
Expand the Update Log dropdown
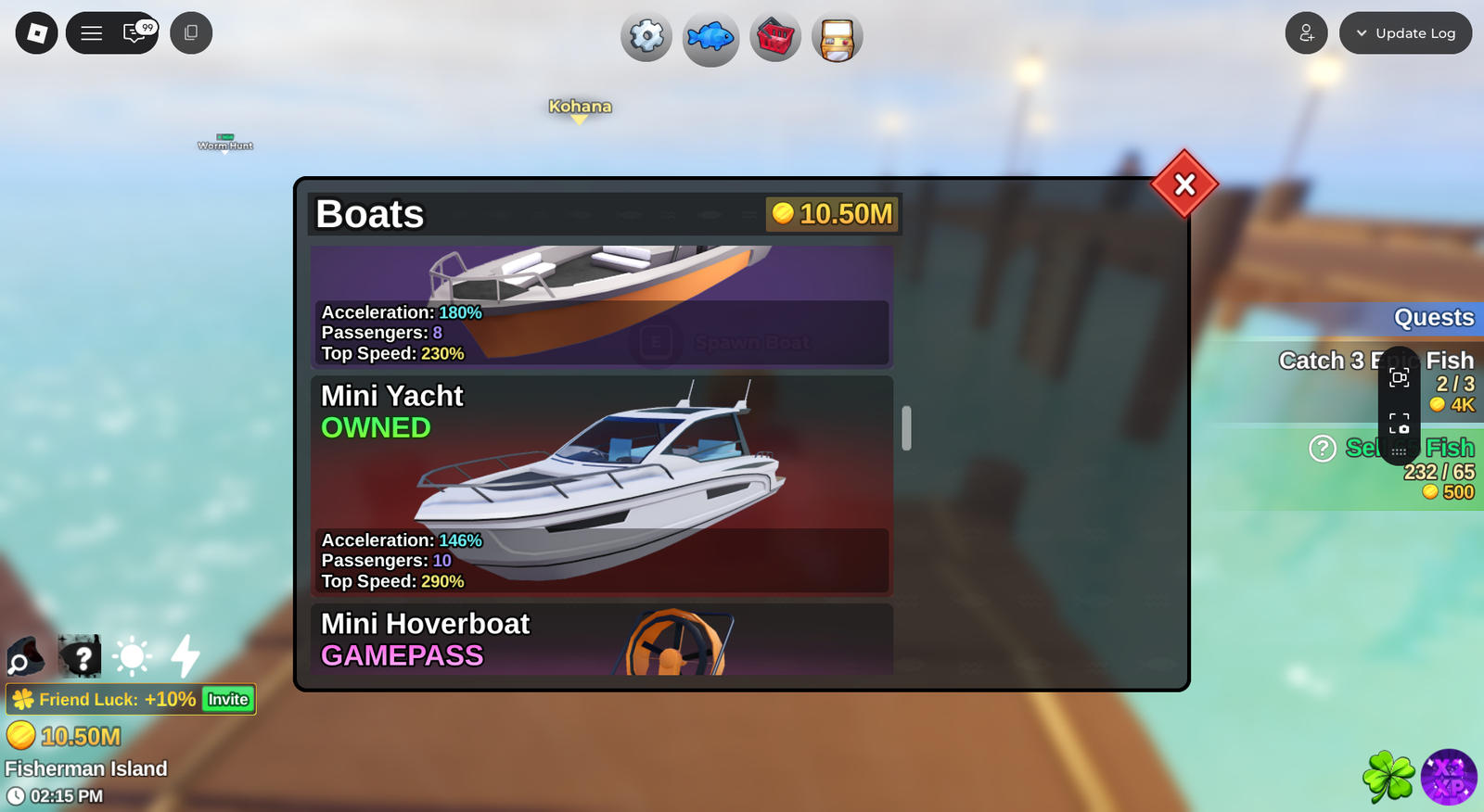click(1405, 33)
